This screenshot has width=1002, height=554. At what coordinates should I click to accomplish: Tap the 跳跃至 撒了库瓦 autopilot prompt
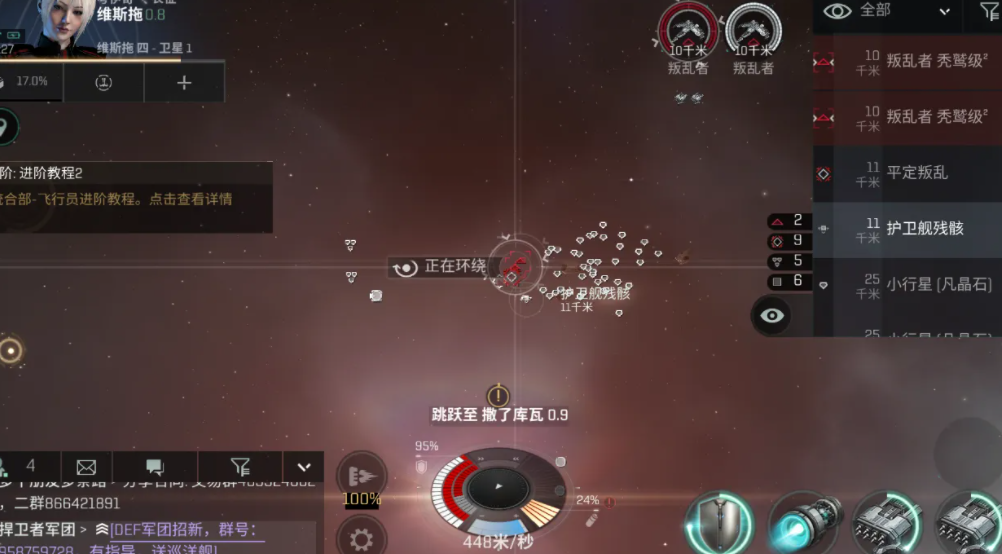pyautogui.click(x=499, y=414)
